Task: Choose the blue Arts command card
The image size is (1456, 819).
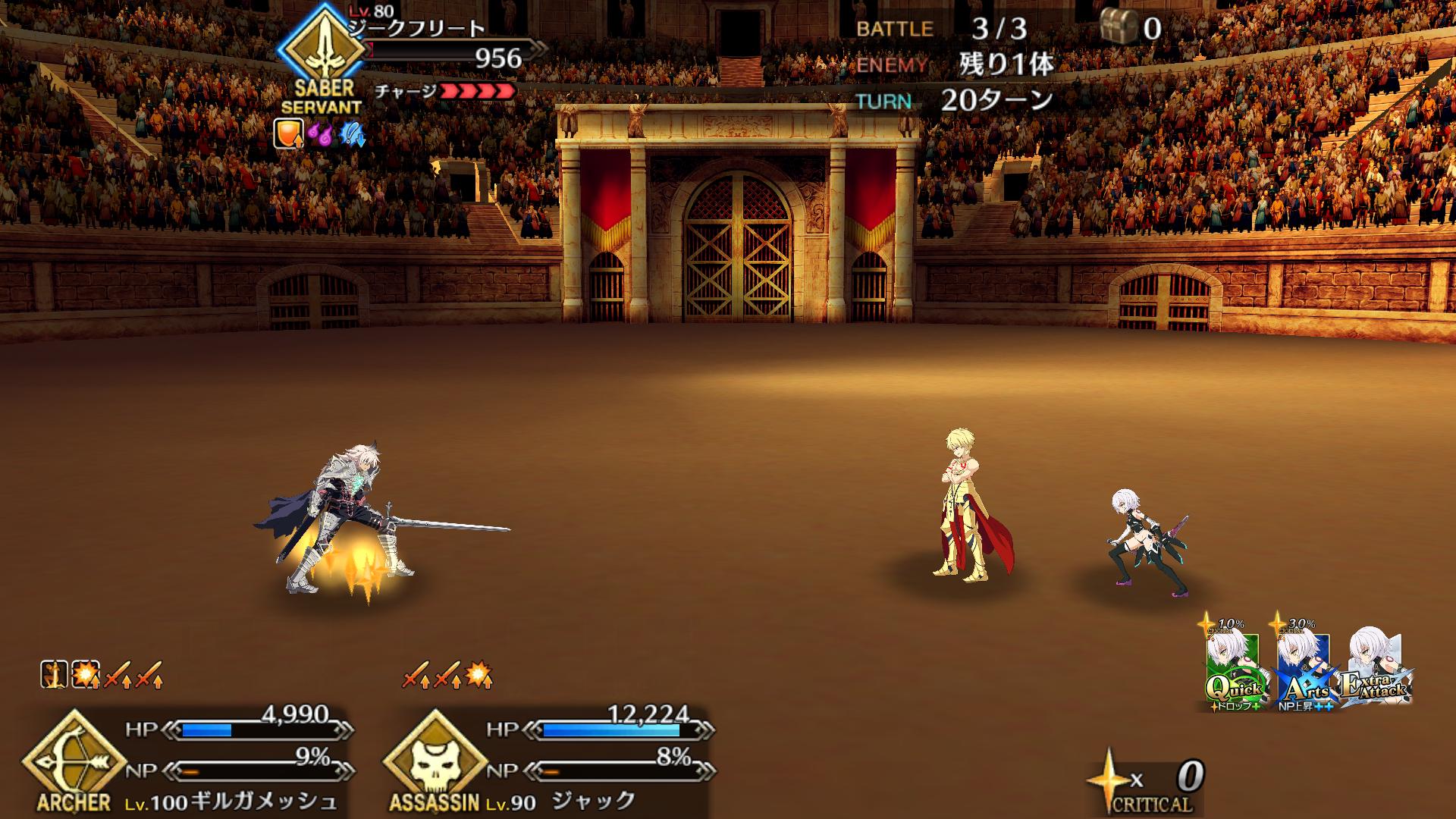Action: point(1303,671)
